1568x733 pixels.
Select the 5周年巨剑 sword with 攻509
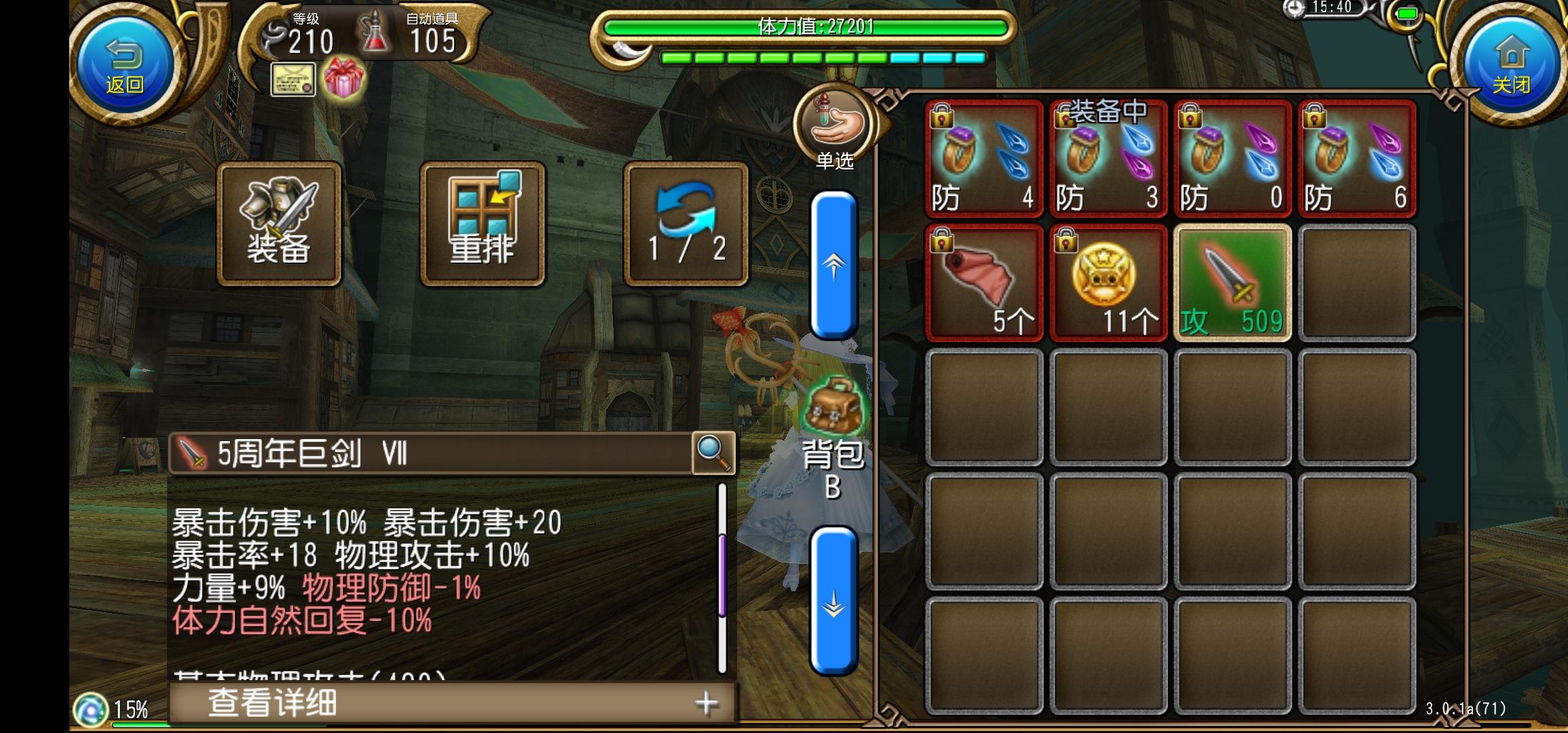[x=1232, y=282]
